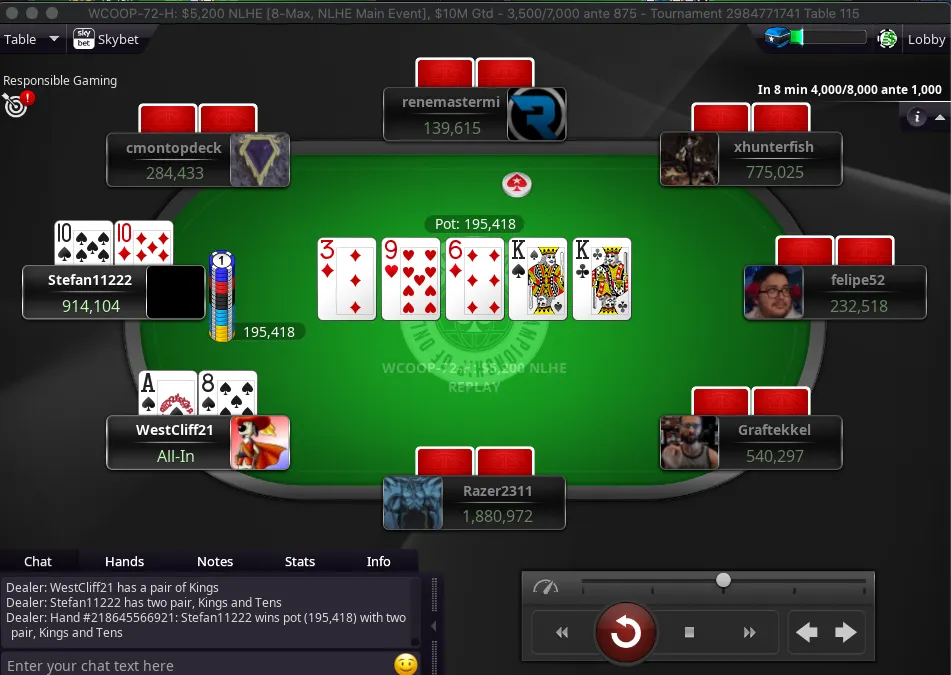Adjust the replay speed slider handle
The height and width of the screenshot is (675, 951).
point(723,580)
